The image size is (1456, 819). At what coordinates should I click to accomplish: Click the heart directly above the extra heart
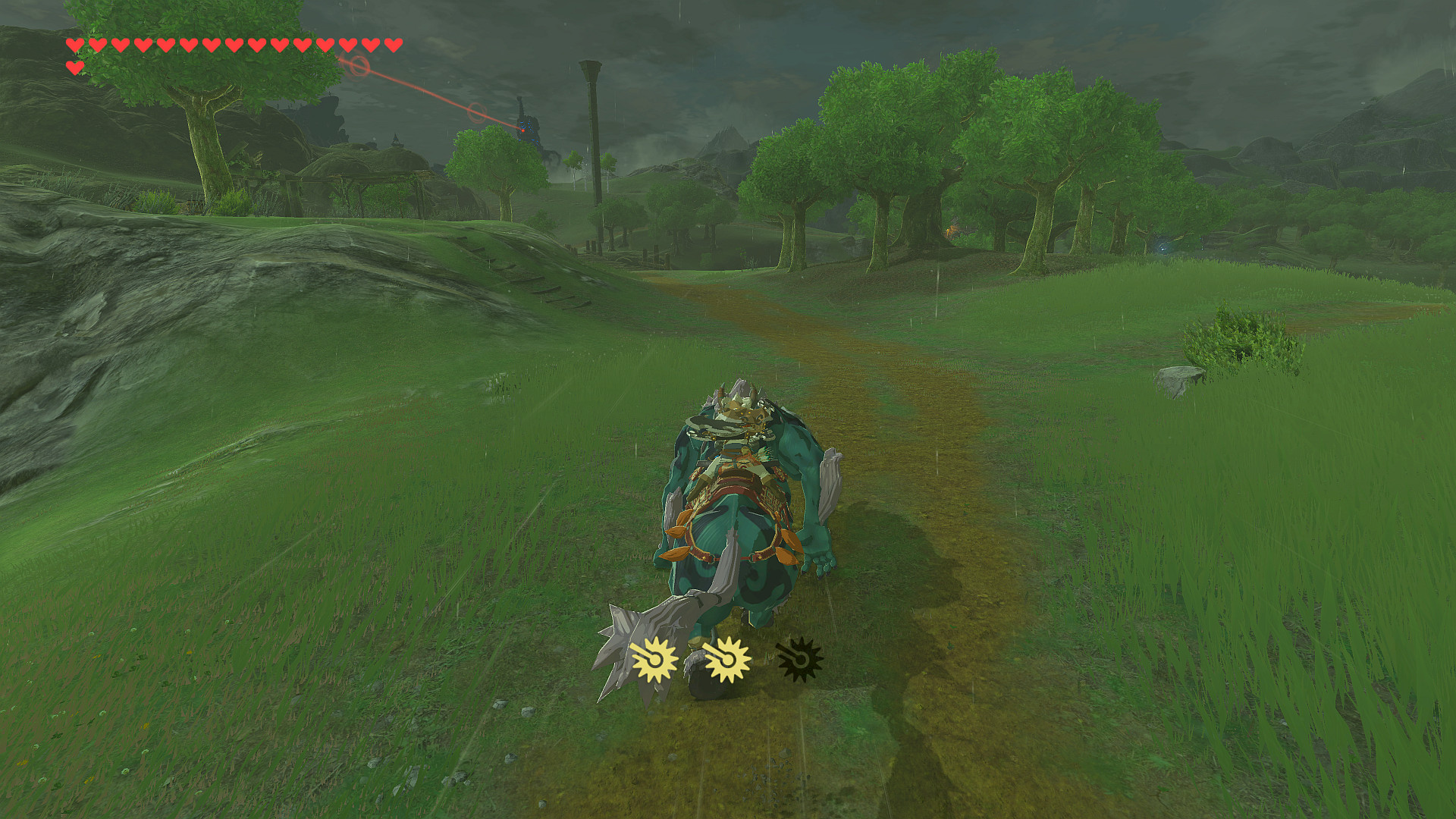74,44
